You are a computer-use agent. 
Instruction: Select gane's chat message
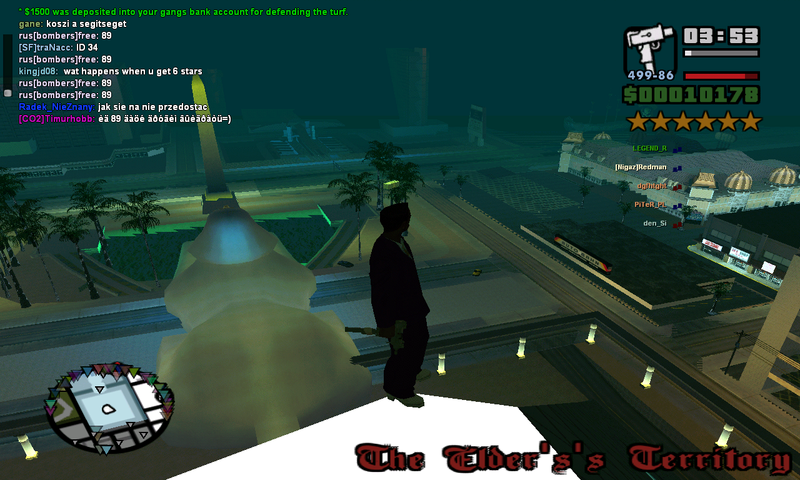pos(73,23)
